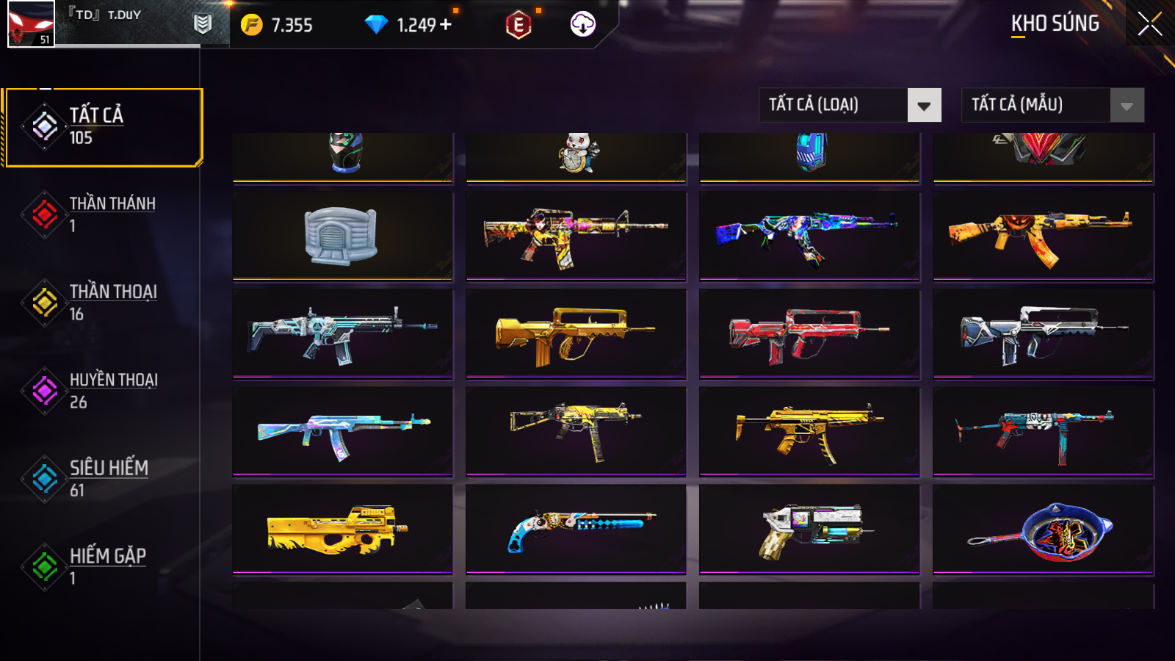Screen dimensions: 1175x661
Task: Choose the golden P90 skin
Action: coord(343,529)
